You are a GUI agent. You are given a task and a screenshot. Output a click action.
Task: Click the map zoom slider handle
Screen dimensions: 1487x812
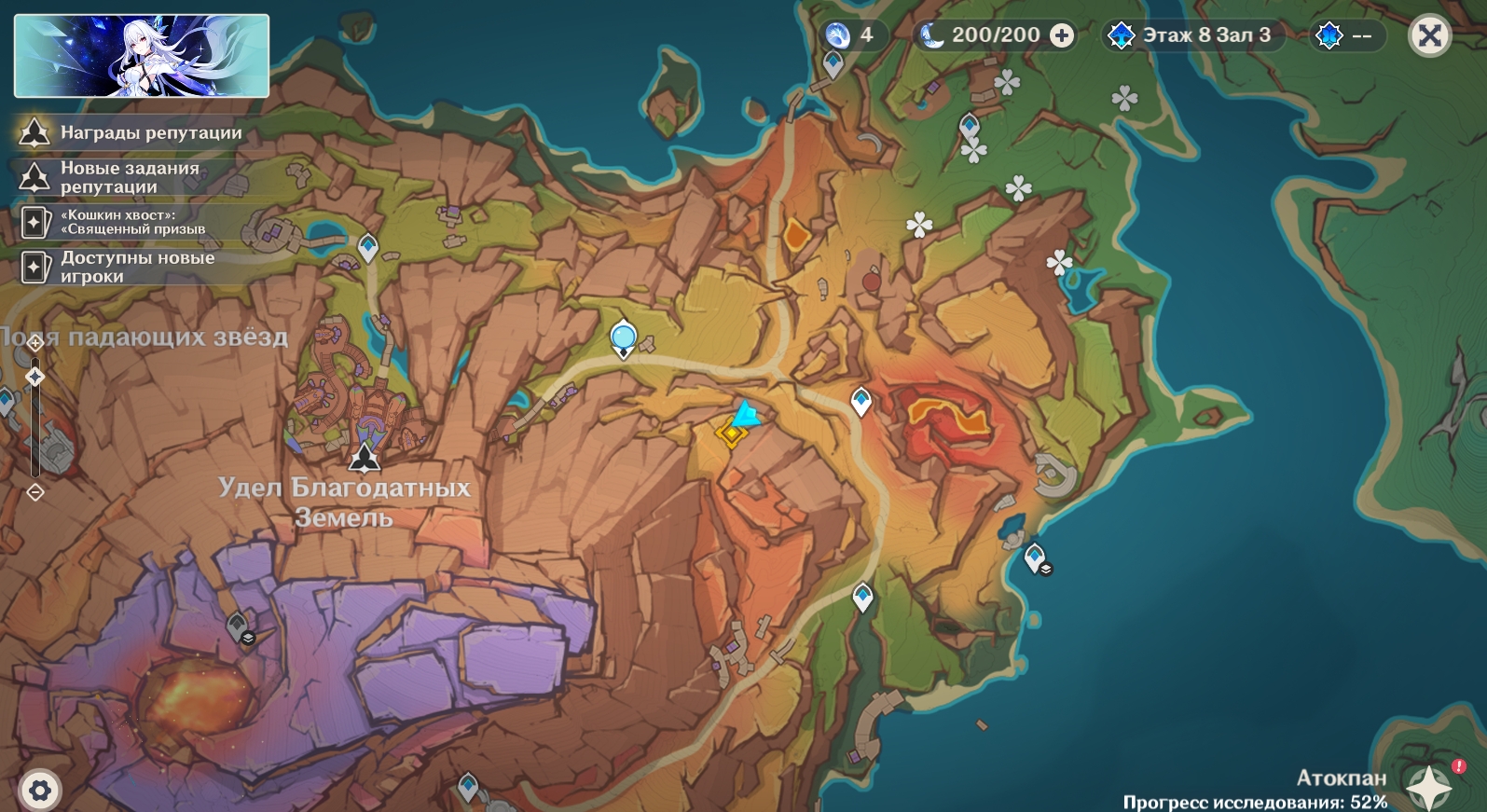tap(35, 377)
